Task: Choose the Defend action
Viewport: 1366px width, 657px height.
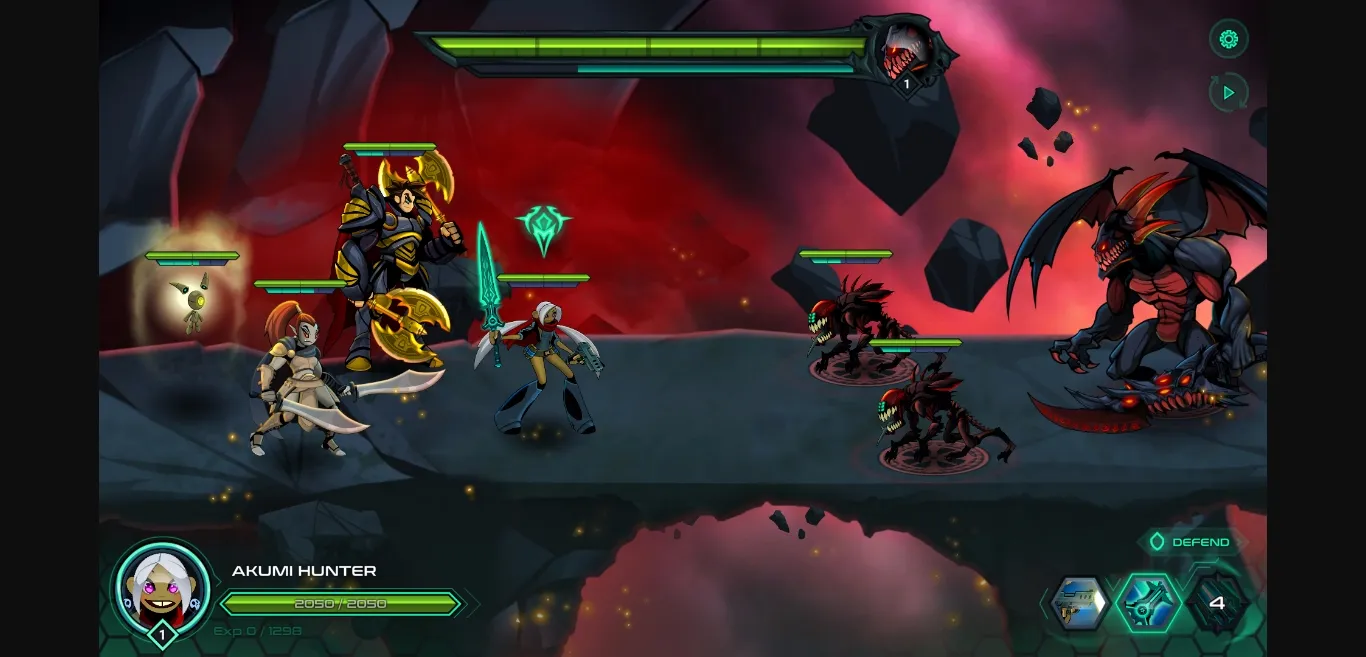Action: coord(1192,542)
